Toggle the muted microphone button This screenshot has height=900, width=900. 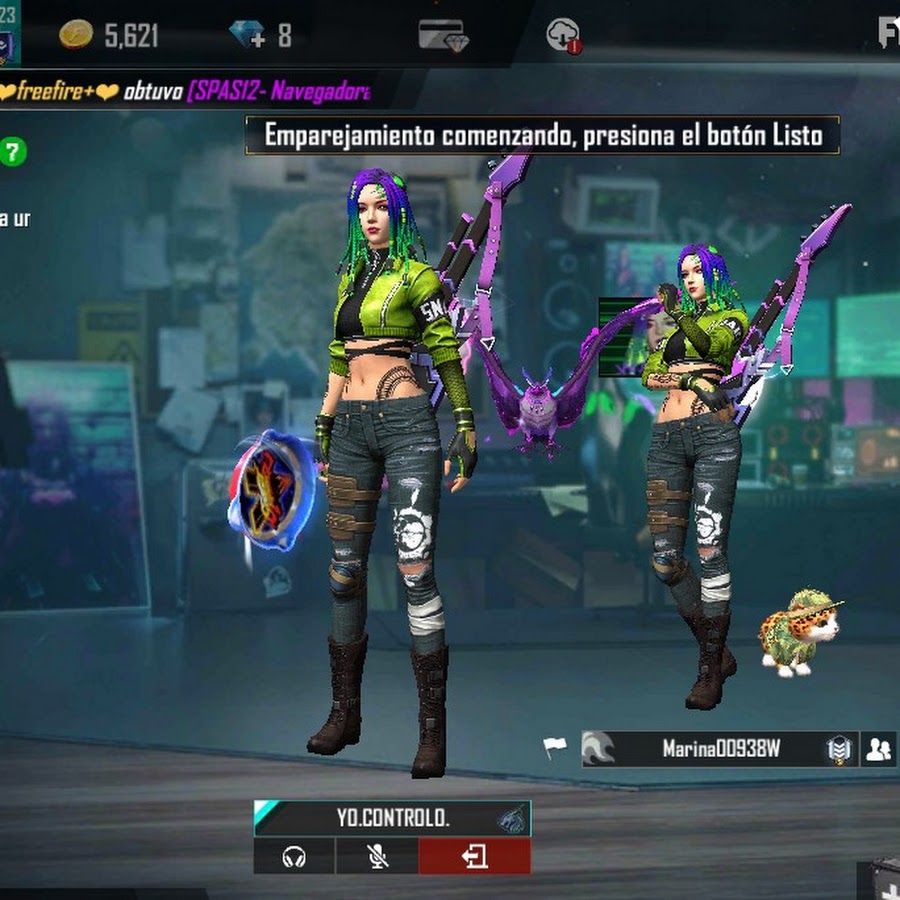click(376, 857)
